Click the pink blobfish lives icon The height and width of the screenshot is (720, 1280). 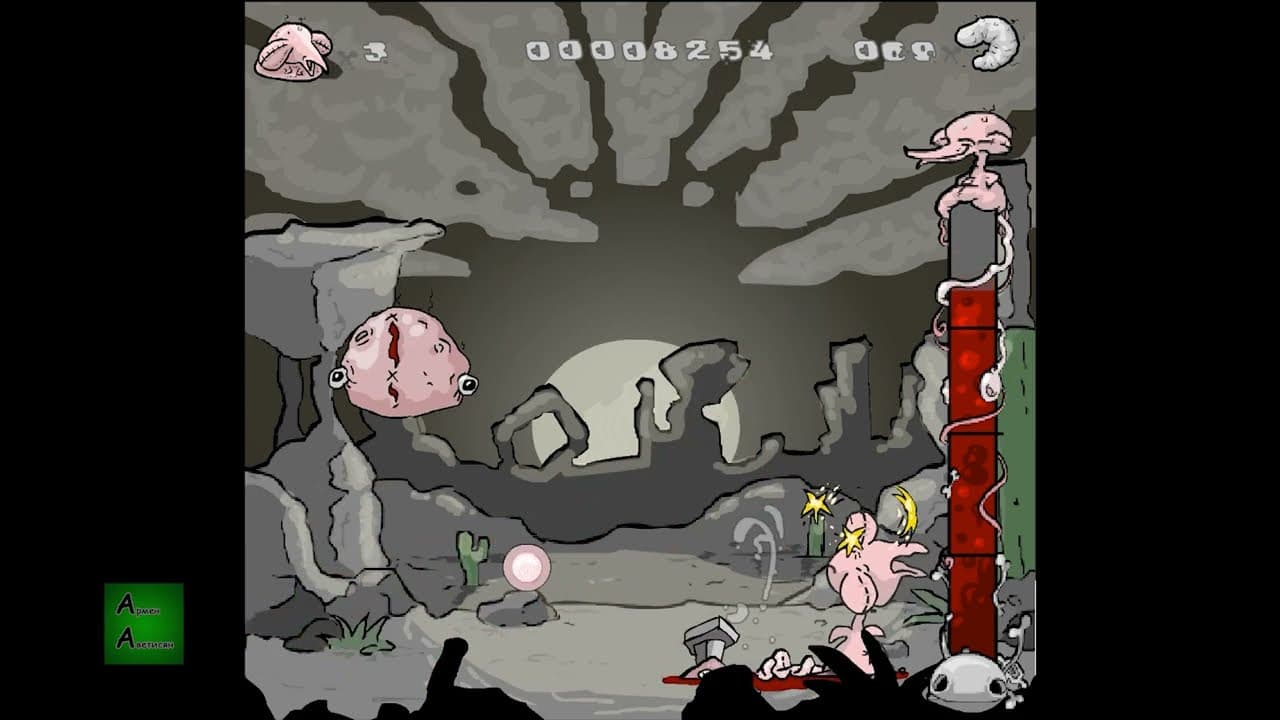[293, 48]
